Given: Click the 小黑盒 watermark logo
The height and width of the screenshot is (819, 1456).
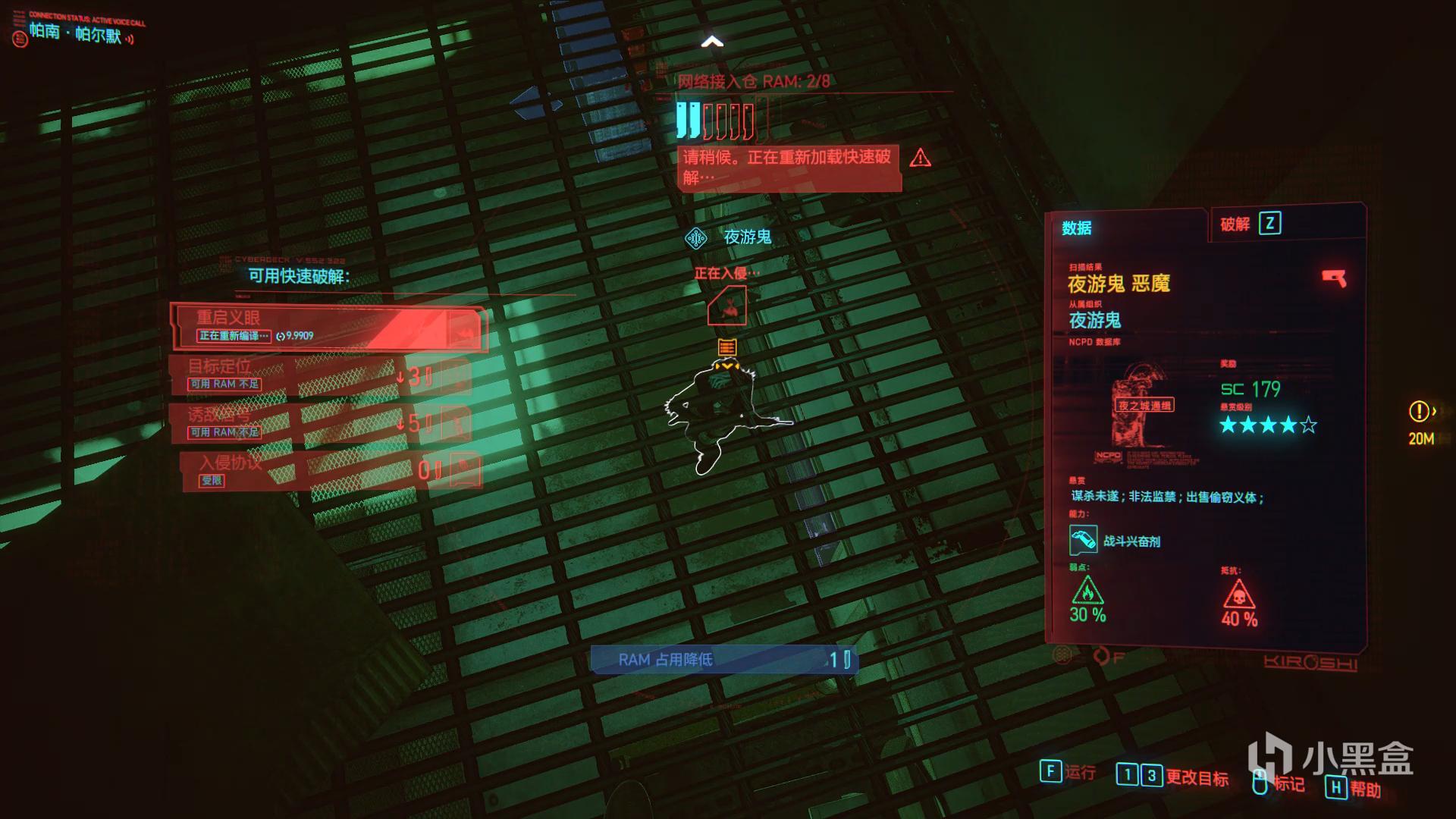Looking at the screenshot, I should pos(1331,758).
